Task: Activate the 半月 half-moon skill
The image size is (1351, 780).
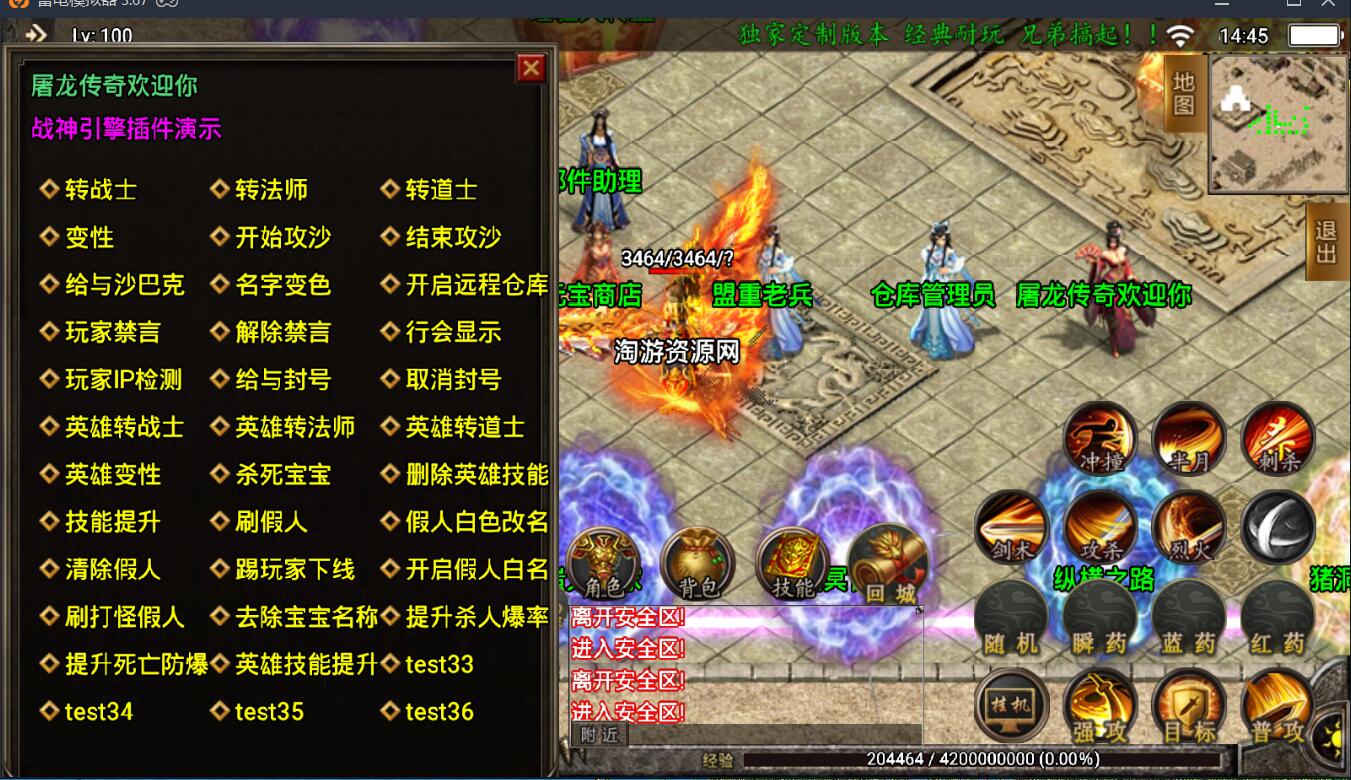Action: [1188, 438]
